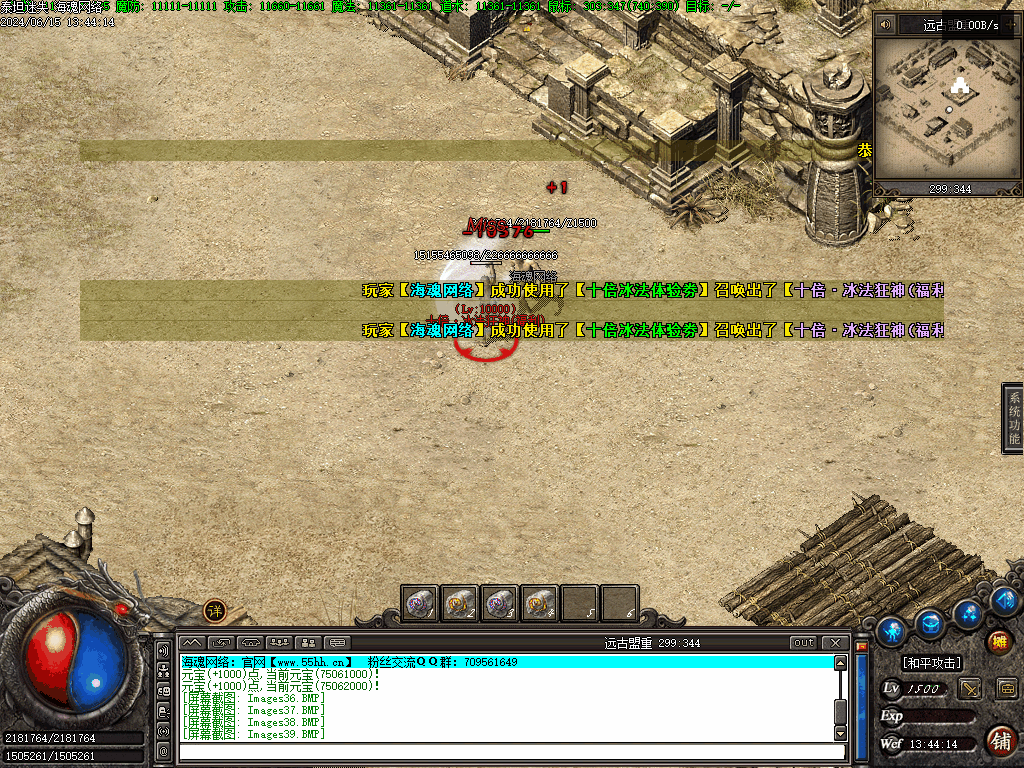Click the briefcase icon beside the sword icon
Viewport: 1024px width, 768px height.
(x=1006, y=688)
